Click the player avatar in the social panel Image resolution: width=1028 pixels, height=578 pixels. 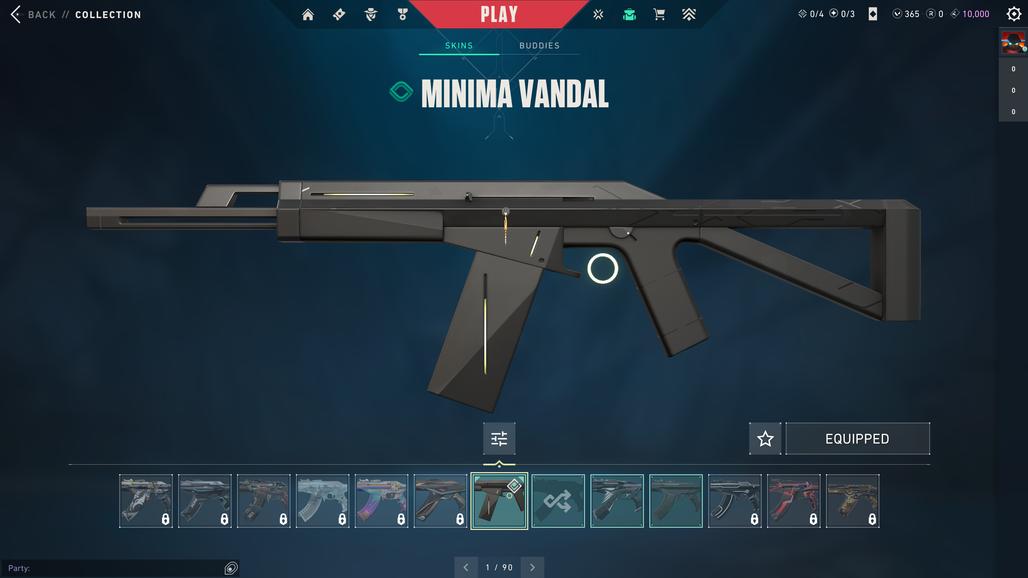click(1013, 42)
